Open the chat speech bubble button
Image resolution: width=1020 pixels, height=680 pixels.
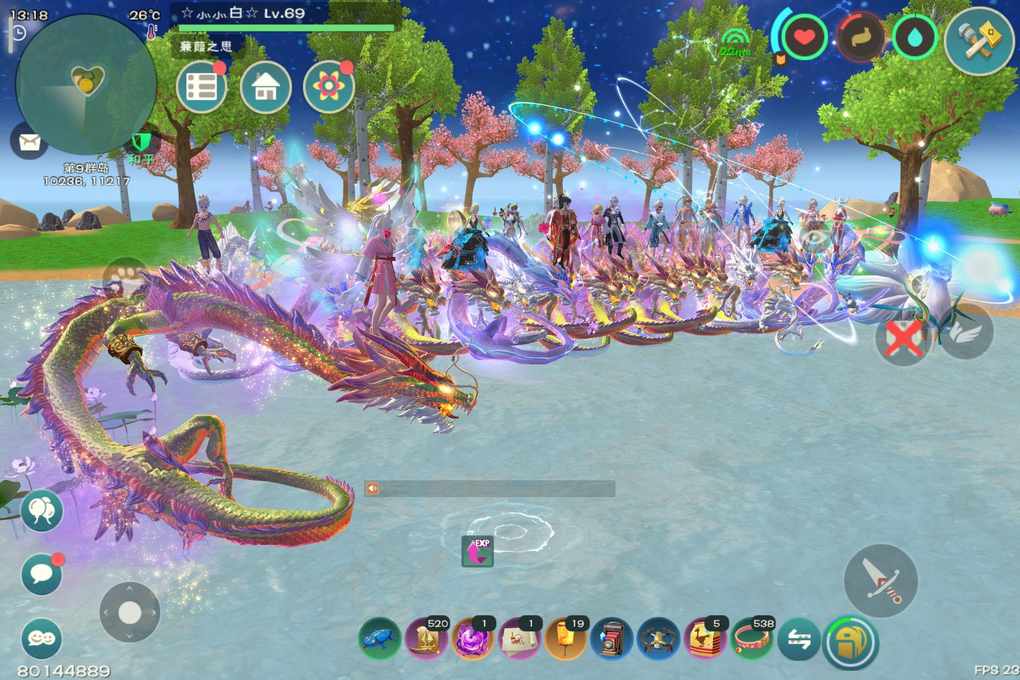point(42,574)
